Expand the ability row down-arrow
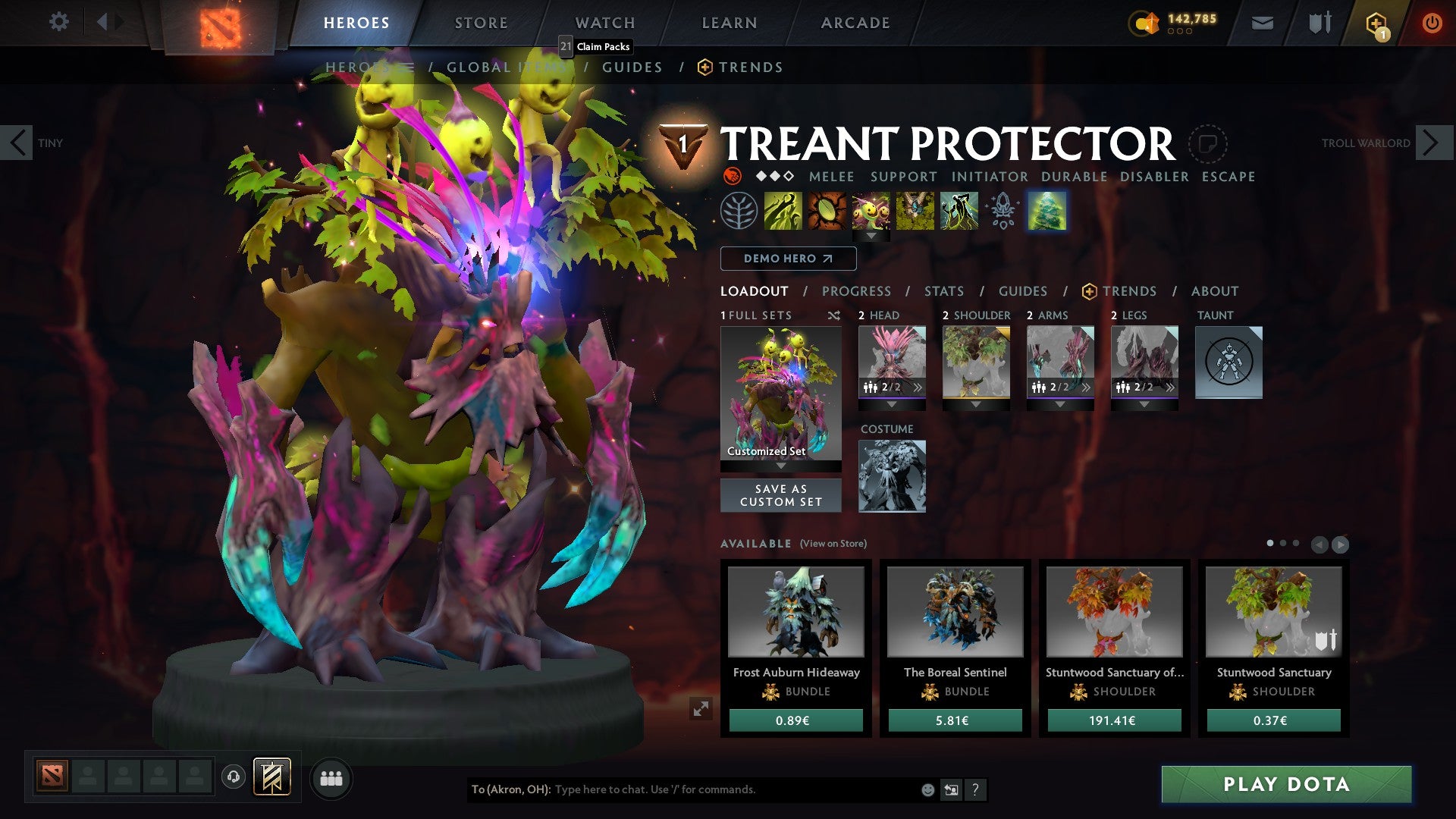1456x819 pixels. [871, 235]
